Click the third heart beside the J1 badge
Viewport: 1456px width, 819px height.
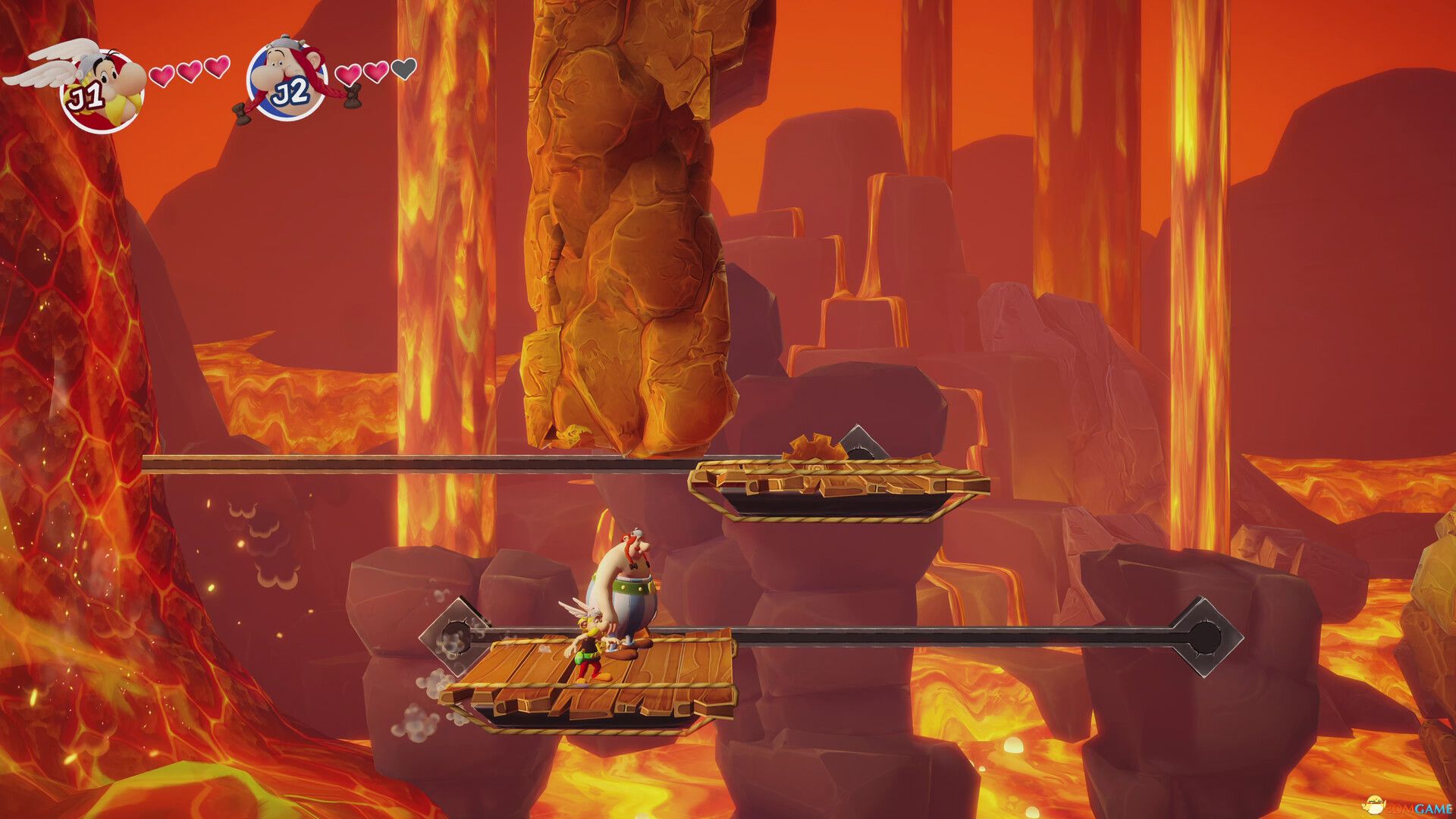(218, 68)
